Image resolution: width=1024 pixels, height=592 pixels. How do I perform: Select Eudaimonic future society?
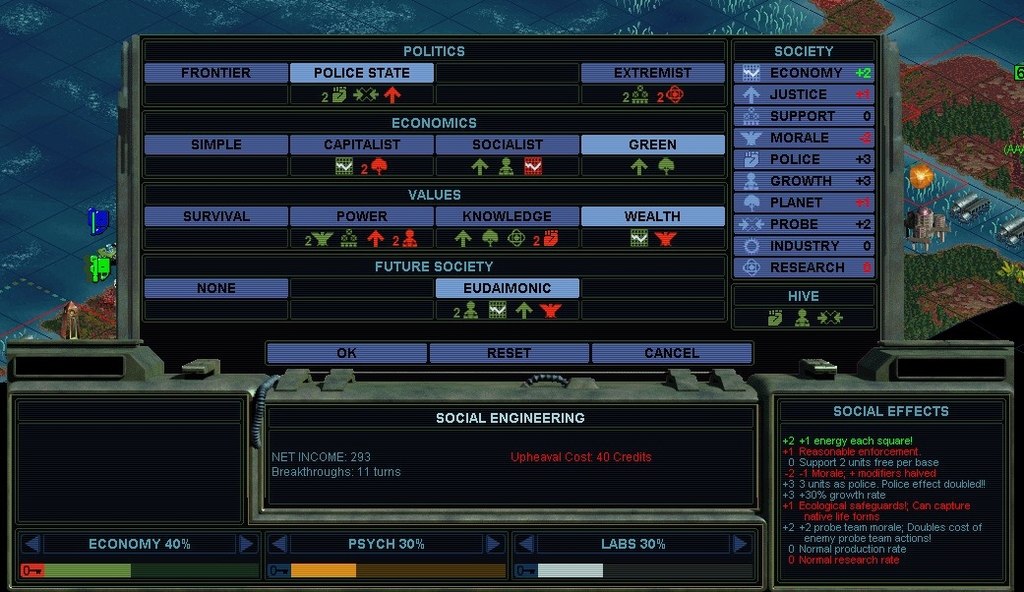tap(507, 288)
